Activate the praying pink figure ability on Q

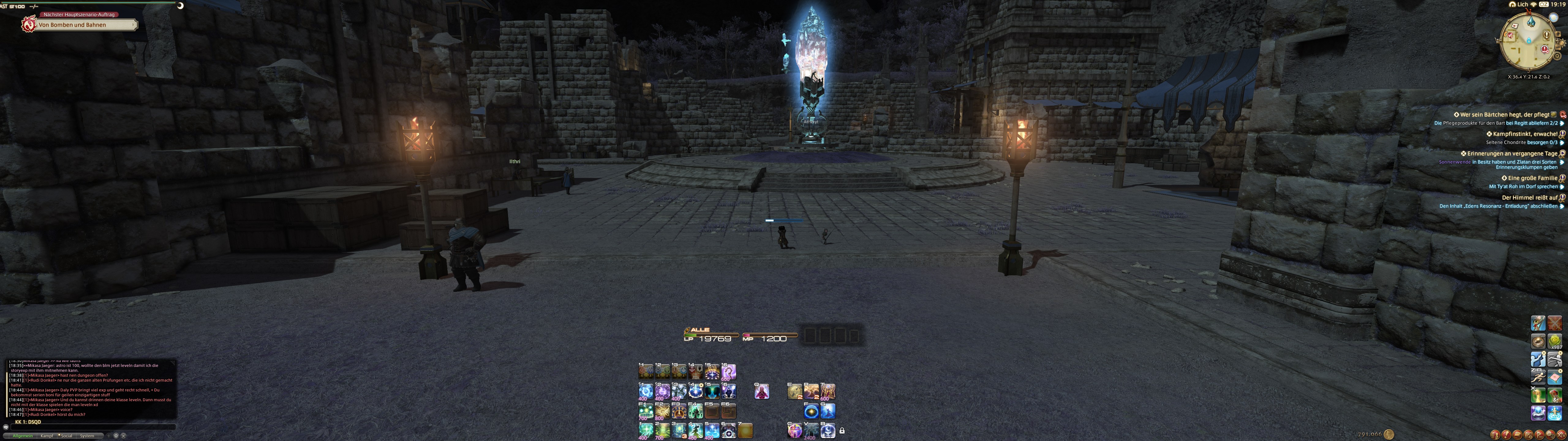pyautogui.click(x=761, y=392)
